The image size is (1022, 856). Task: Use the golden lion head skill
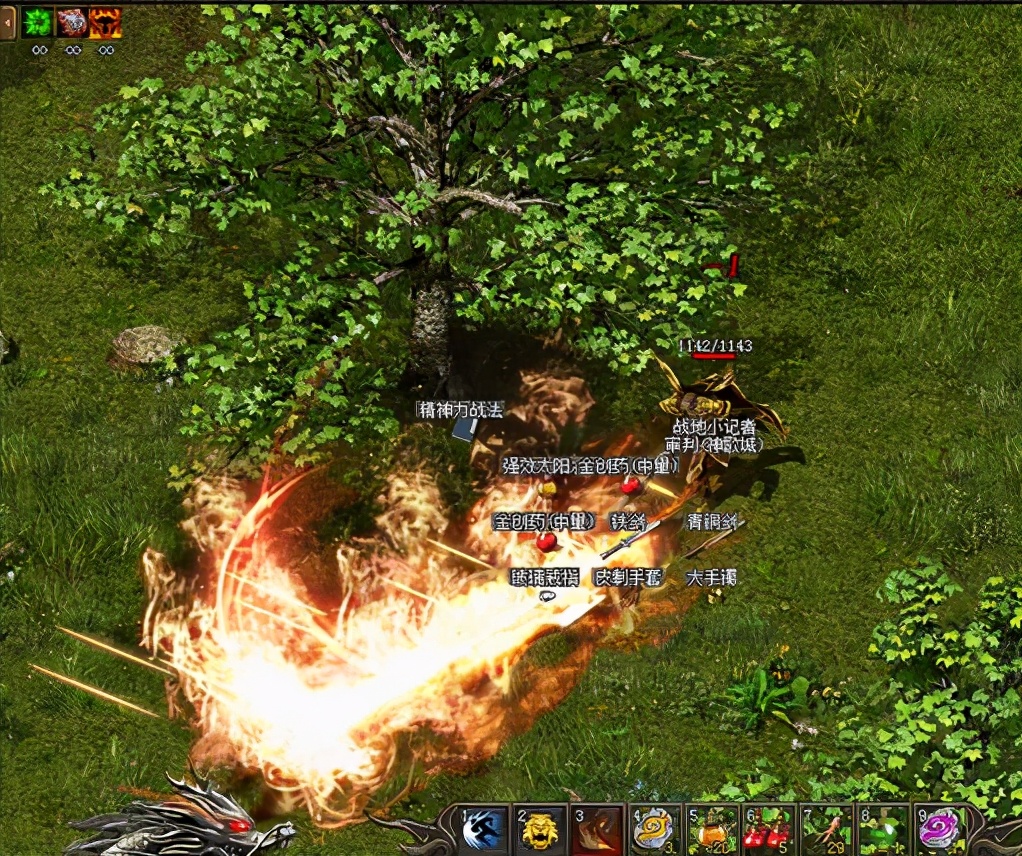542,830
